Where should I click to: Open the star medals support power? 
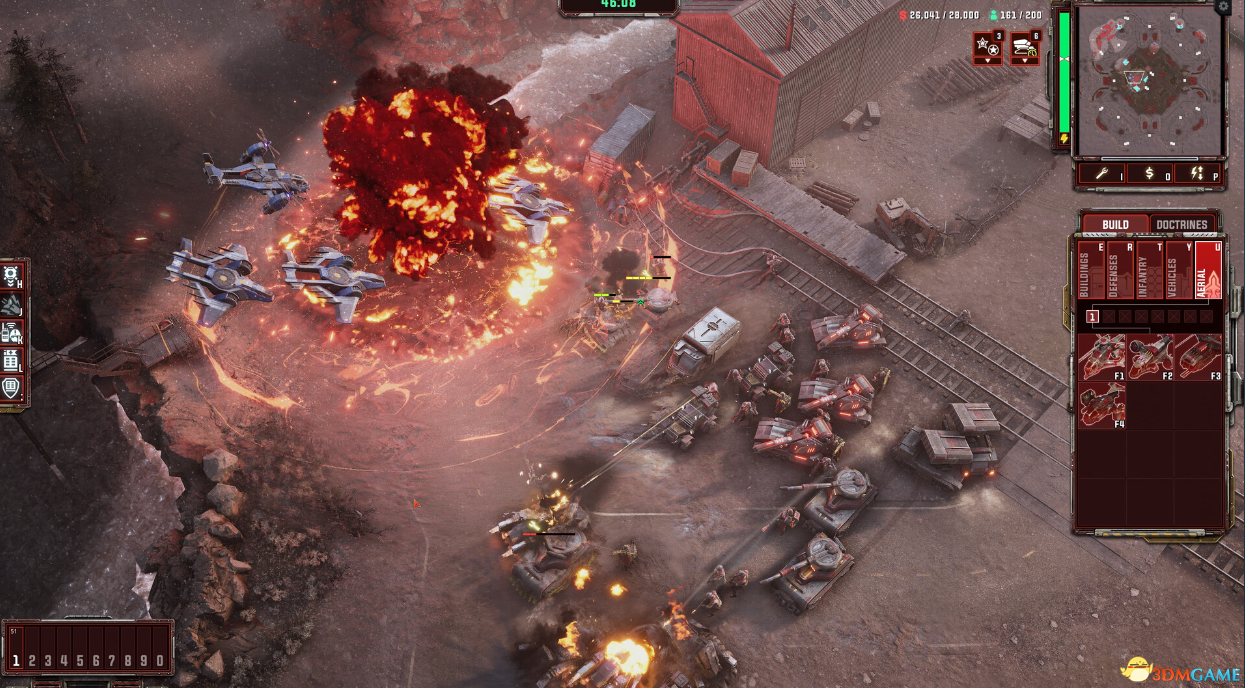pos(987,46)
